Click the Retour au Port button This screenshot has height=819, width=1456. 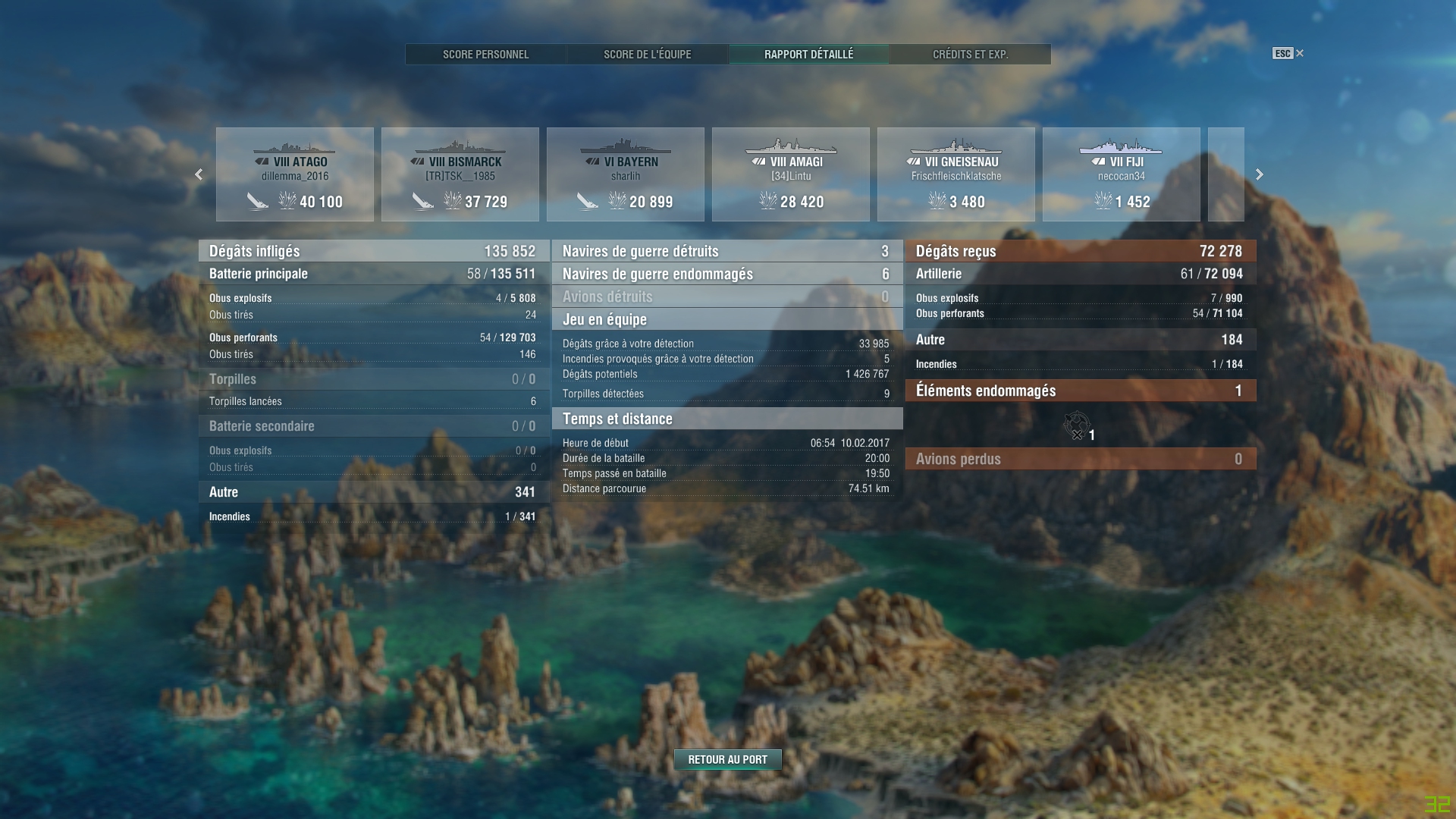point(727,759)
